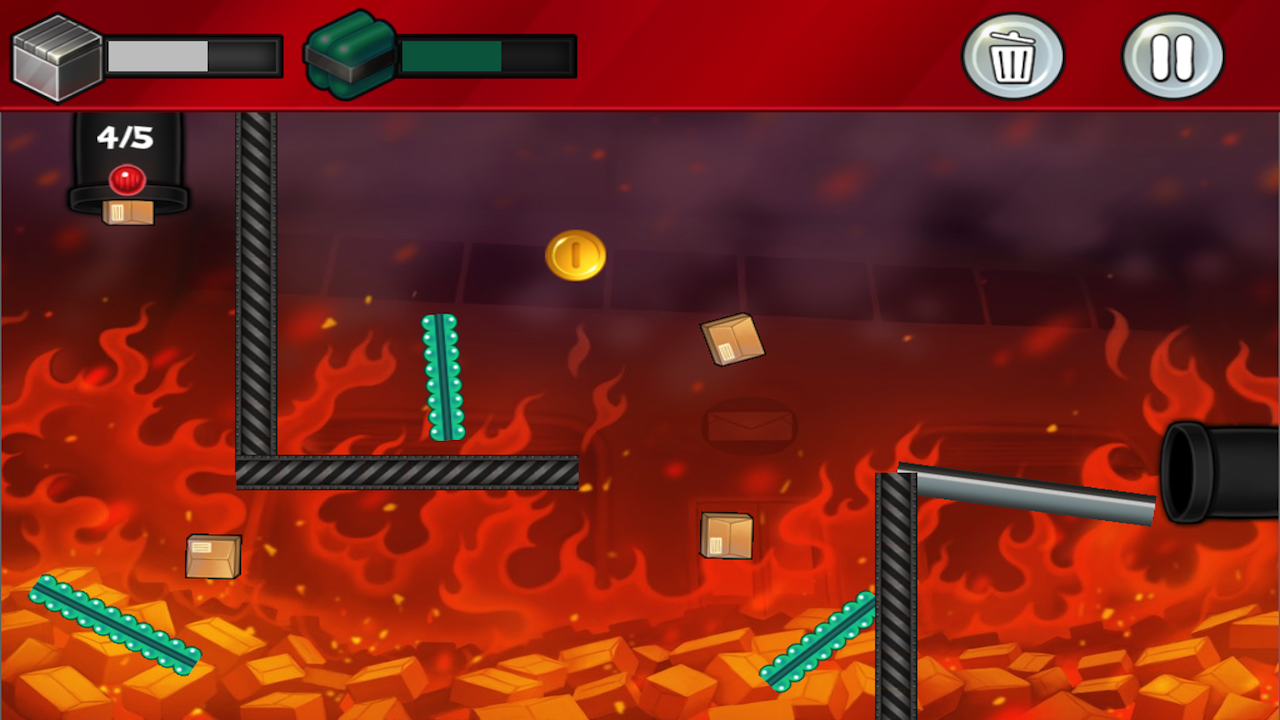Click the green bundle progress bar

pyautogui.click(x=485, y=55)
